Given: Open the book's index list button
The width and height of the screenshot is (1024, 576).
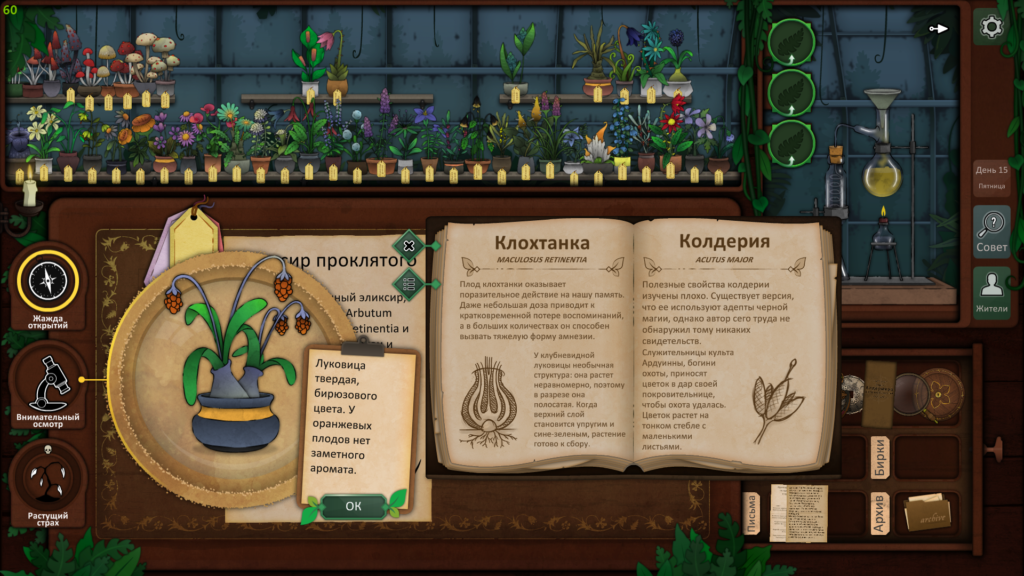Looking at the screenshot, I should pos(408,282).
